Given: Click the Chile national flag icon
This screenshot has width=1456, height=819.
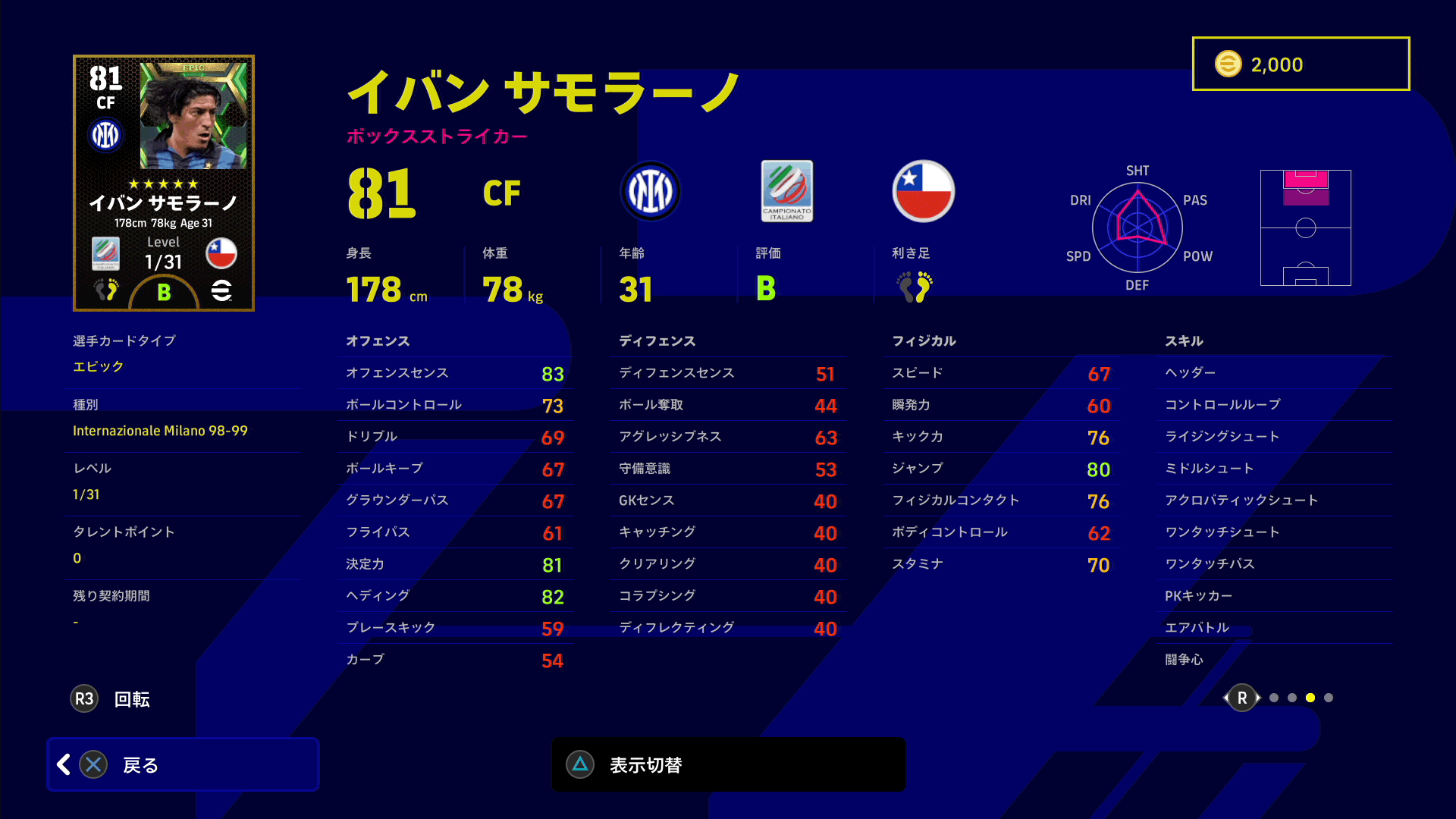Looking at the screenshot, I should (923, 191).
